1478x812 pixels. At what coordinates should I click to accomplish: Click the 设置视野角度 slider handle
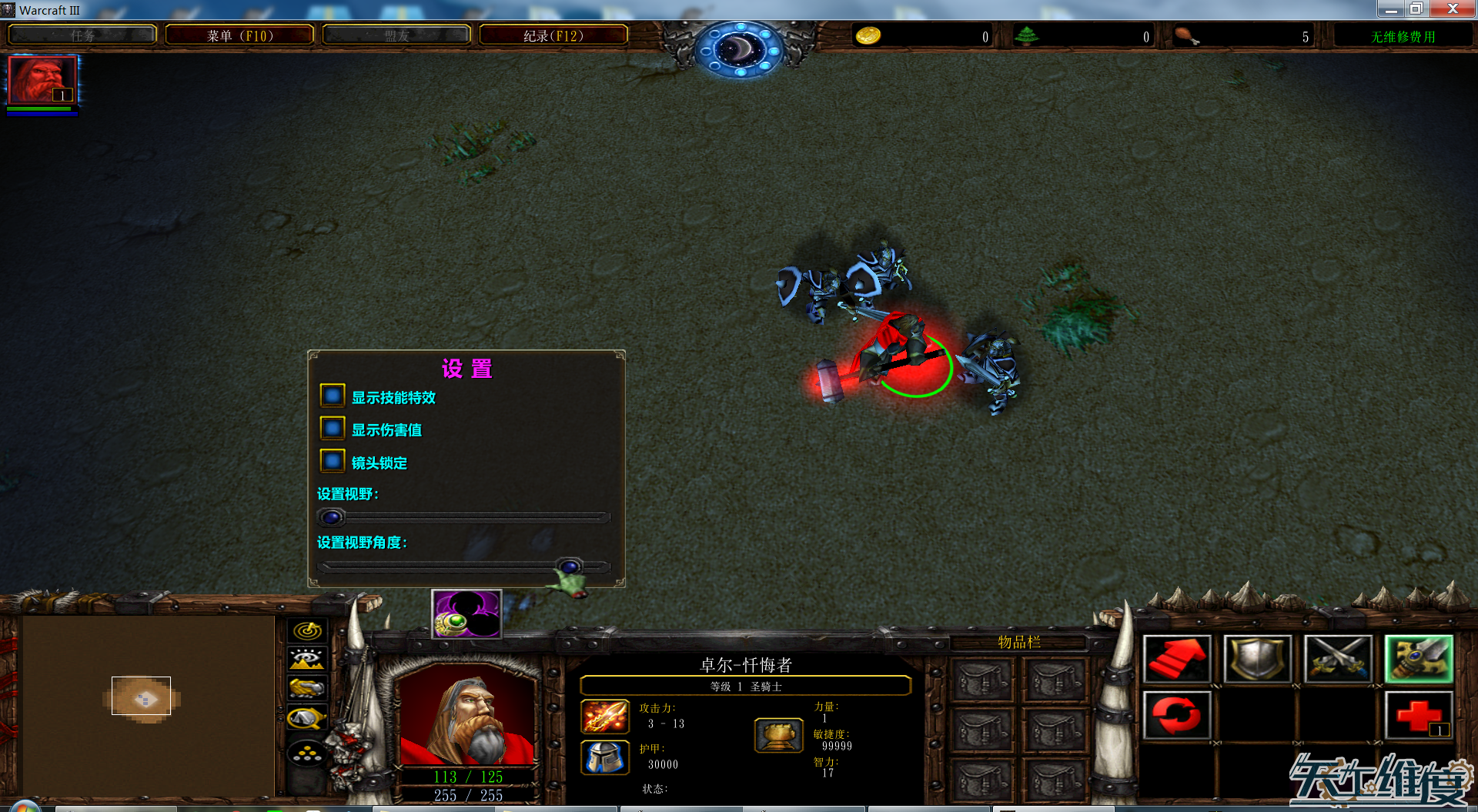click(x=570, y=567)
